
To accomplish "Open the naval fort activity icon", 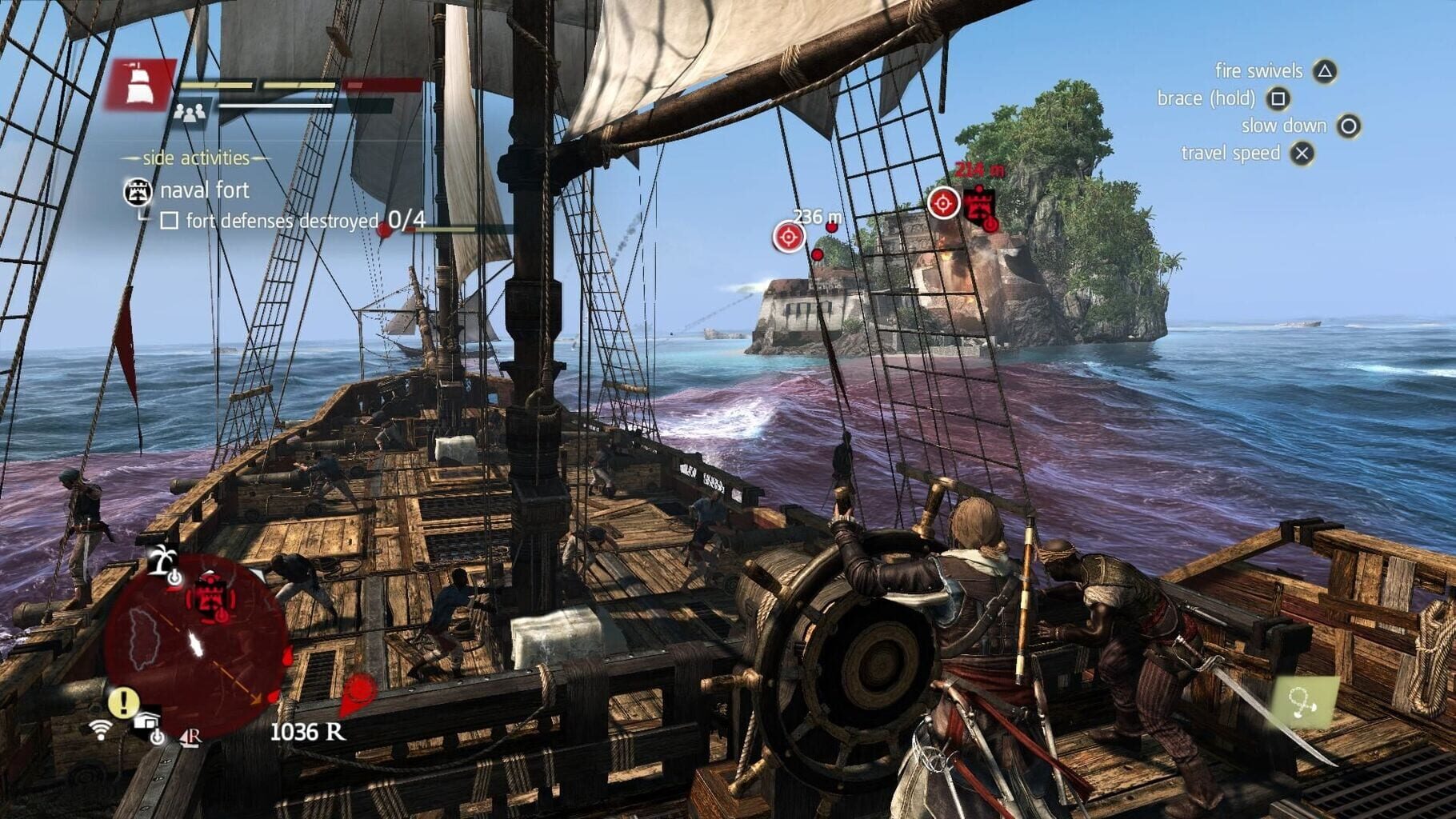I will tap(138, 192).
